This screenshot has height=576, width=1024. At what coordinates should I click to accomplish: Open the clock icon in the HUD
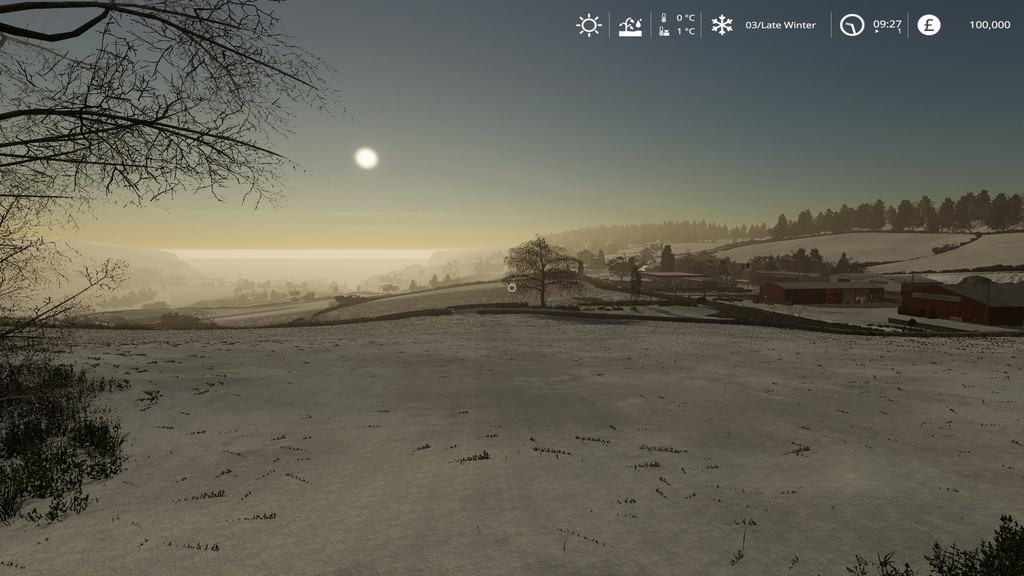point(851,25)
